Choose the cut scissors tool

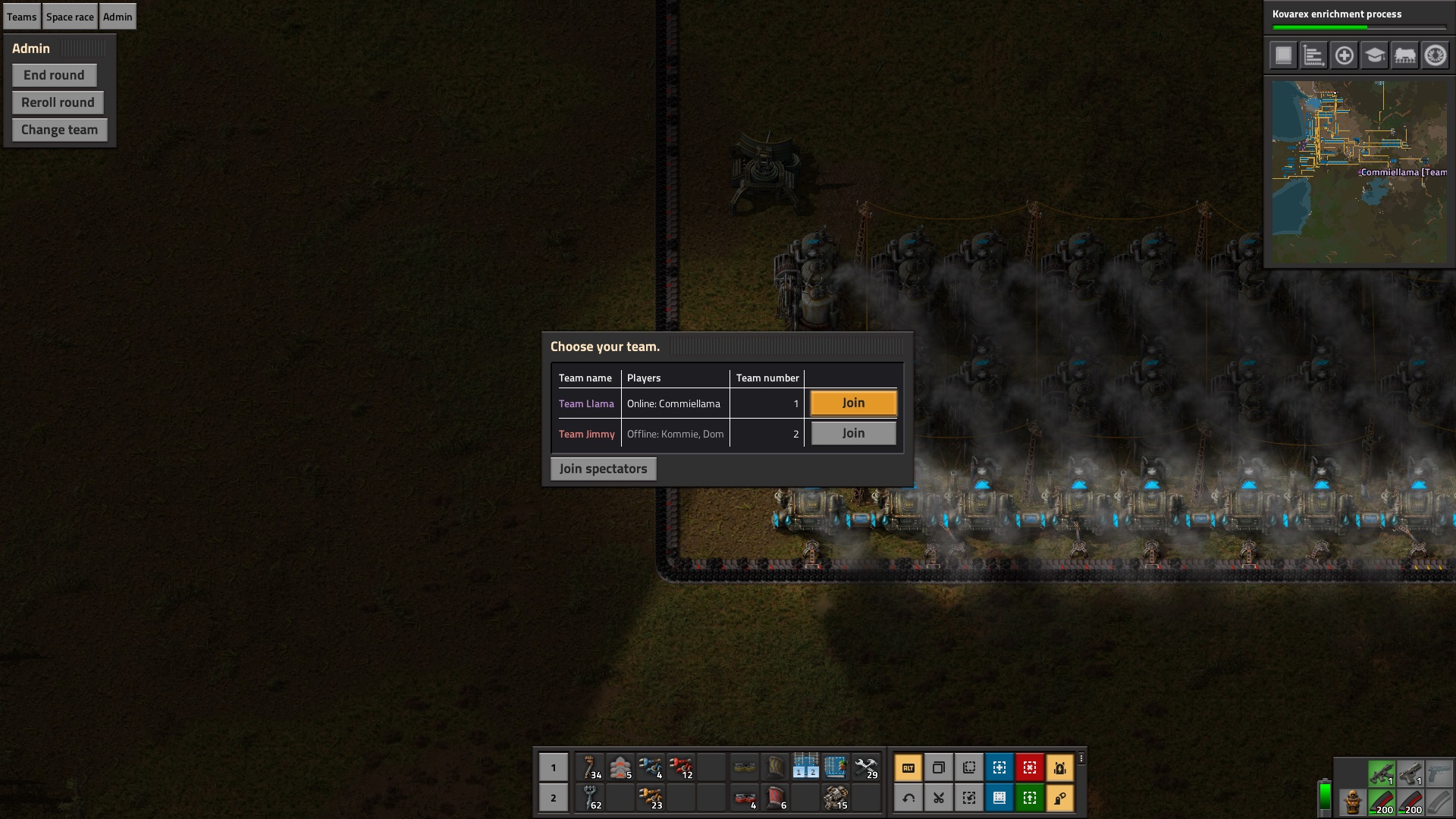point(939,798)
